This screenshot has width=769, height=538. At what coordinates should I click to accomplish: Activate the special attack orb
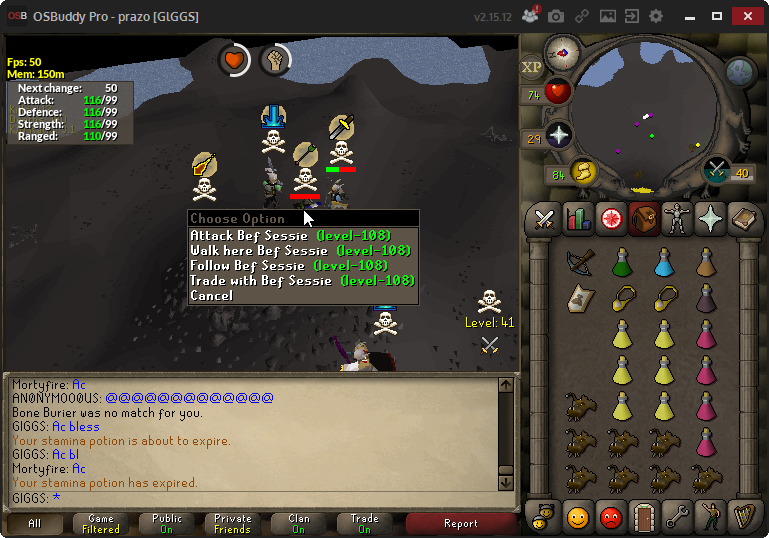717,169
